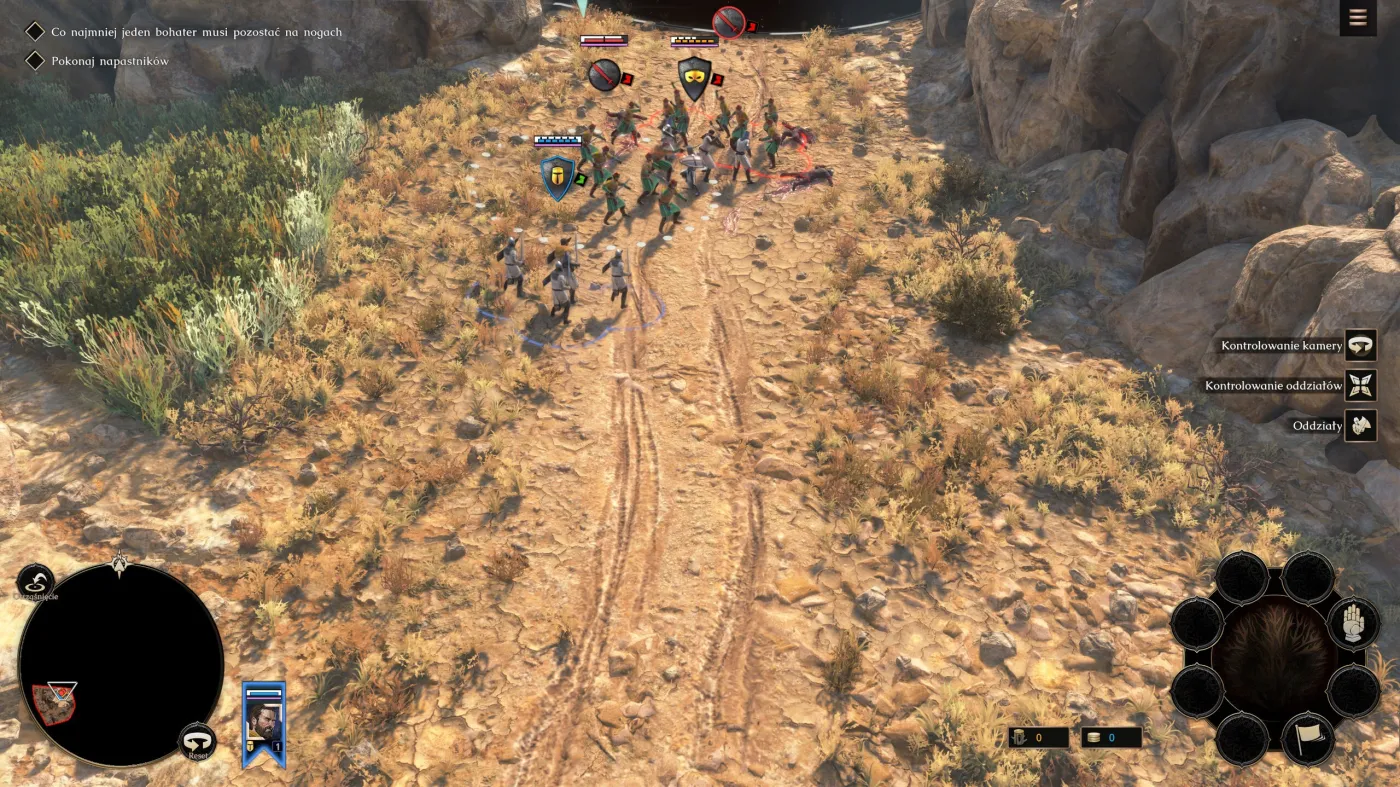Click the 'Pokonaj napastników' objective
This screenshot has height=787, width=1400.
[110, 61]
